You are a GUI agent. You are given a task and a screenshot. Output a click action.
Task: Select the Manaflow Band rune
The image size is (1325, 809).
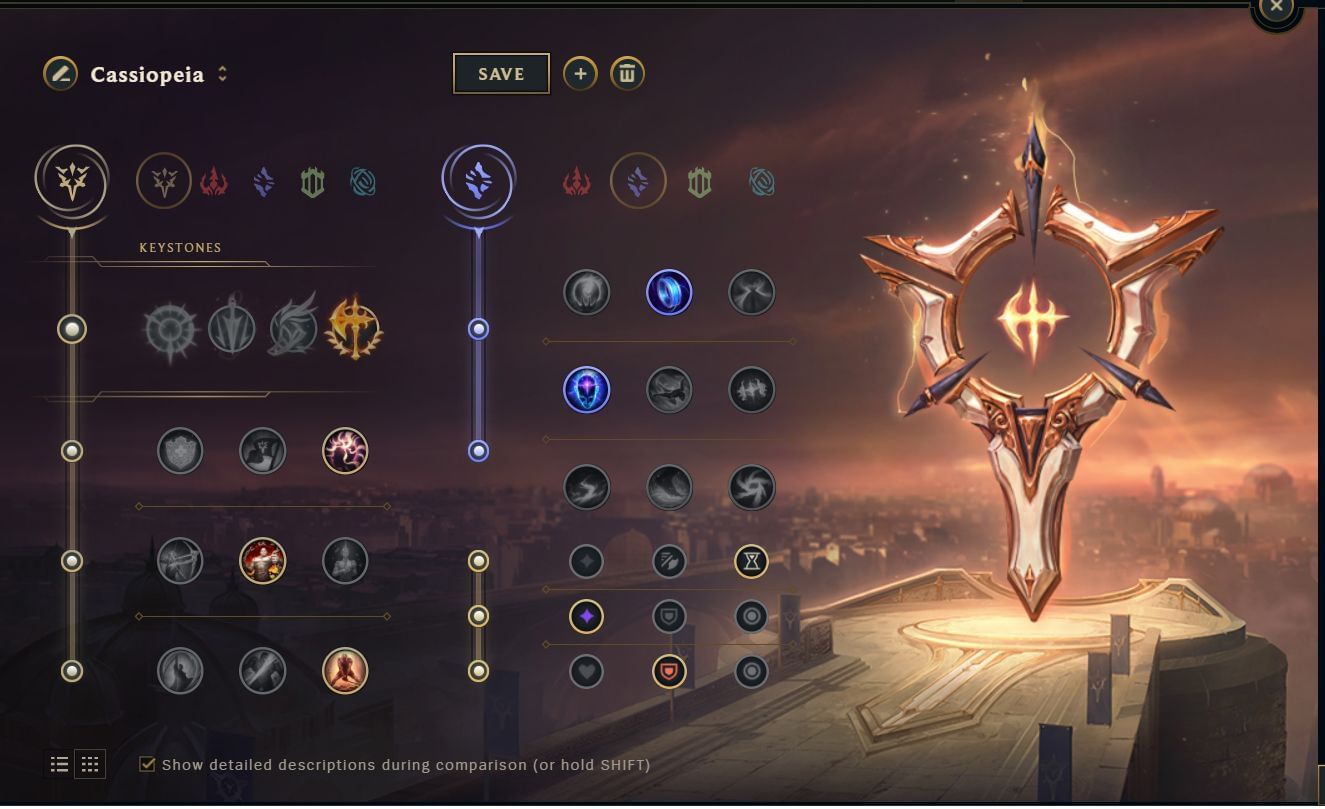coord(669,292)
